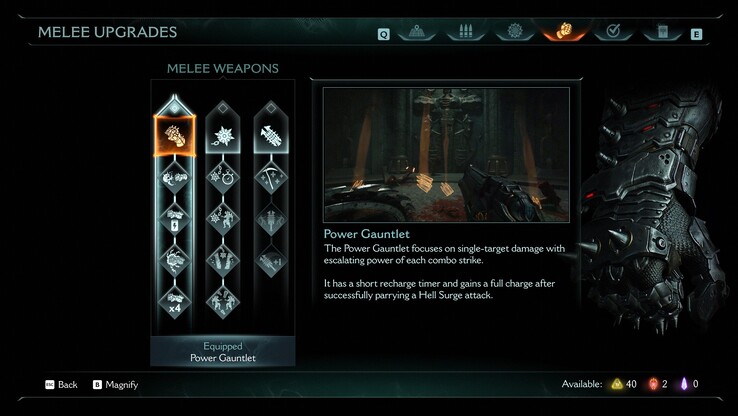Select the gauntlet battery upgrade node
Image resolution: width=738 pixels, height=416 pixels.
173,219
